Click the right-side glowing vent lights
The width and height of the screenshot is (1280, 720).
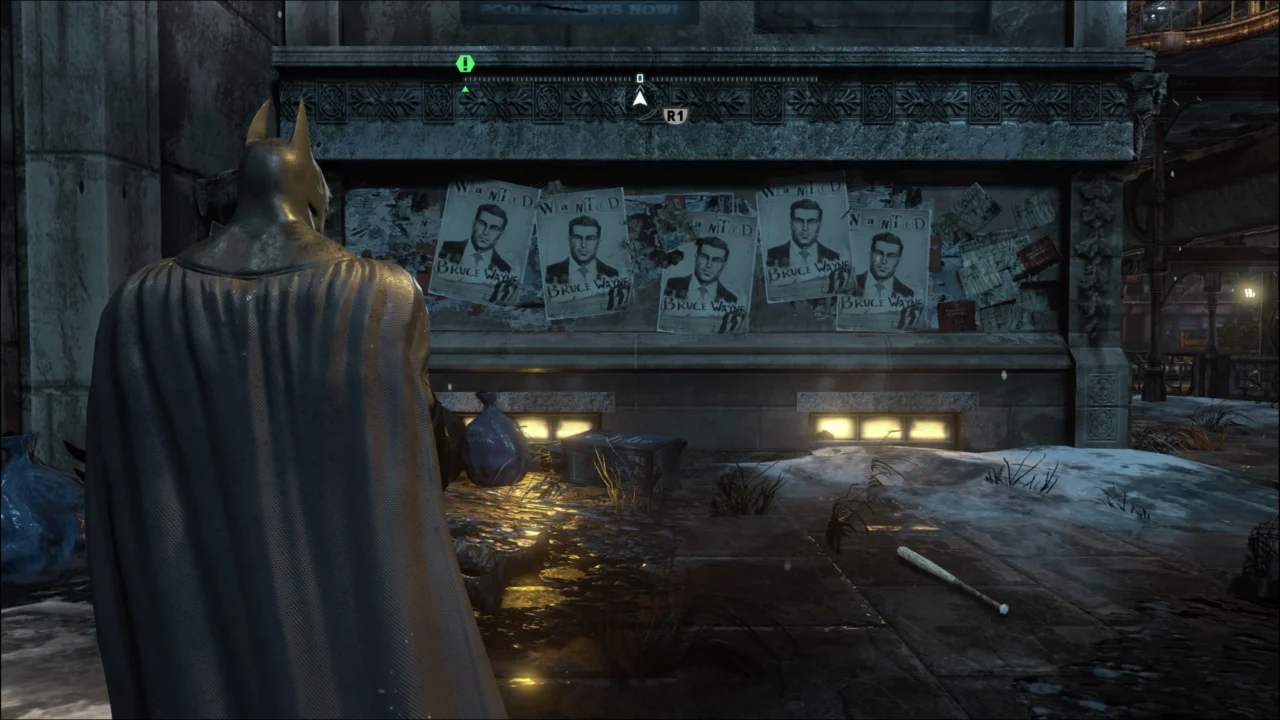point(880,427)
